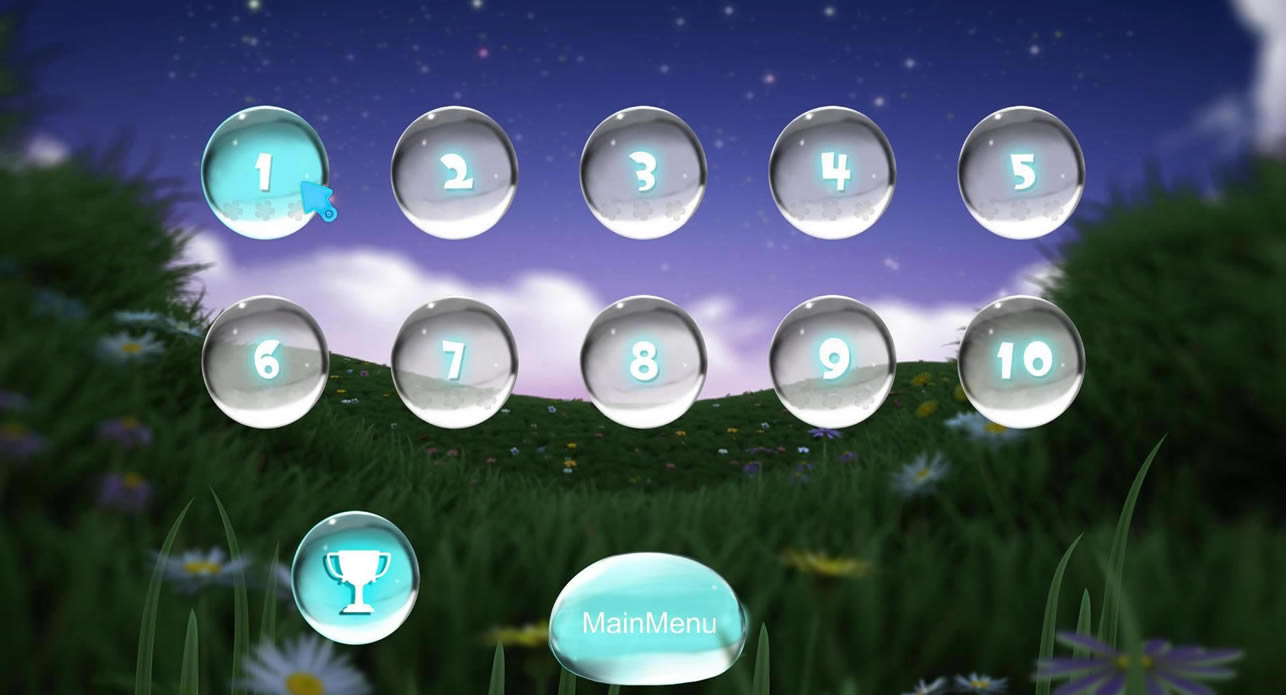Choose level 7
The height and width of the screenshot is (695, 1286).
tap(454, 361)
